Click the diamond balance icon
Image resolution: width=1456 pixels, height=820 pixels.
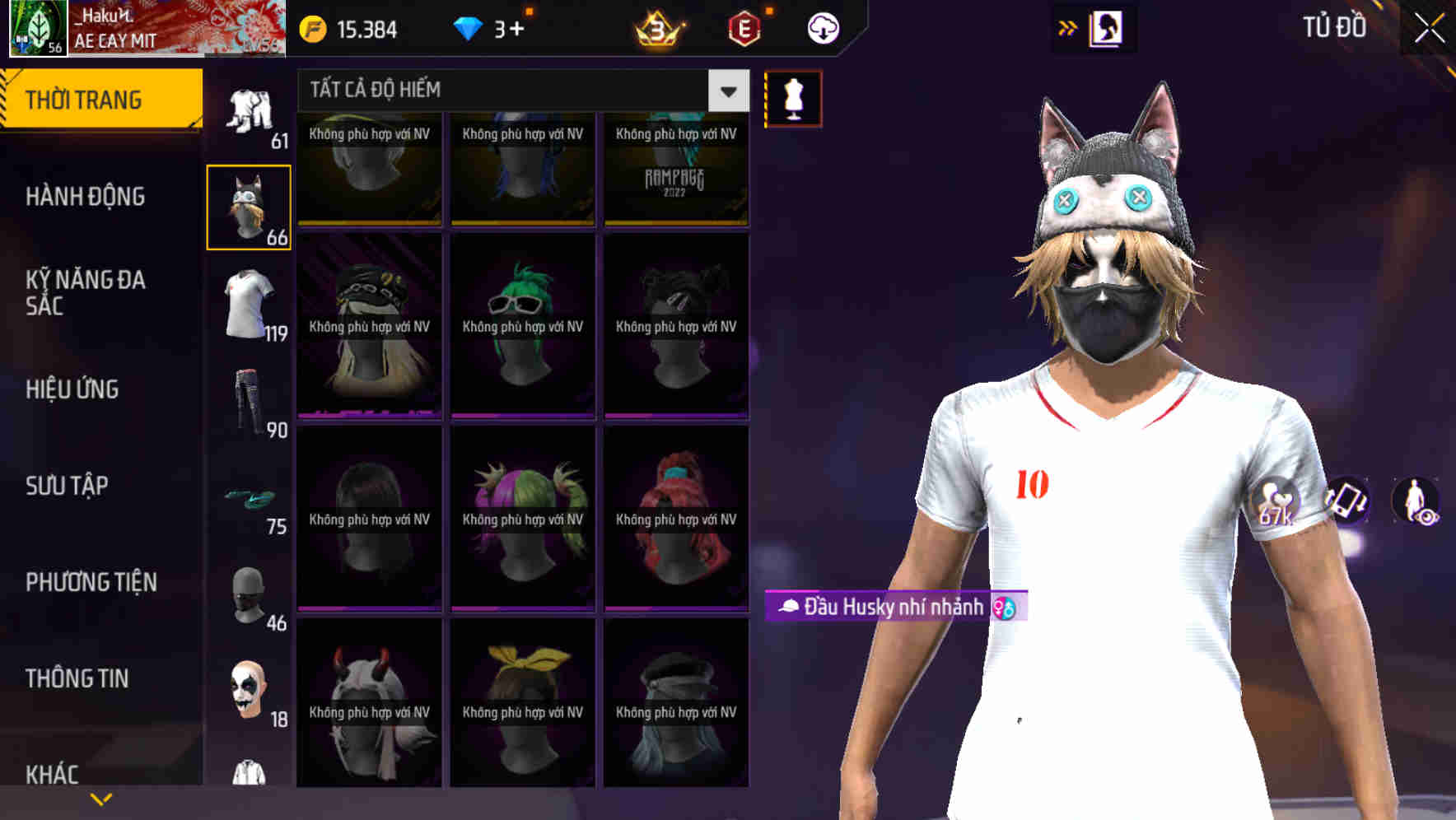tap(467, 29)
